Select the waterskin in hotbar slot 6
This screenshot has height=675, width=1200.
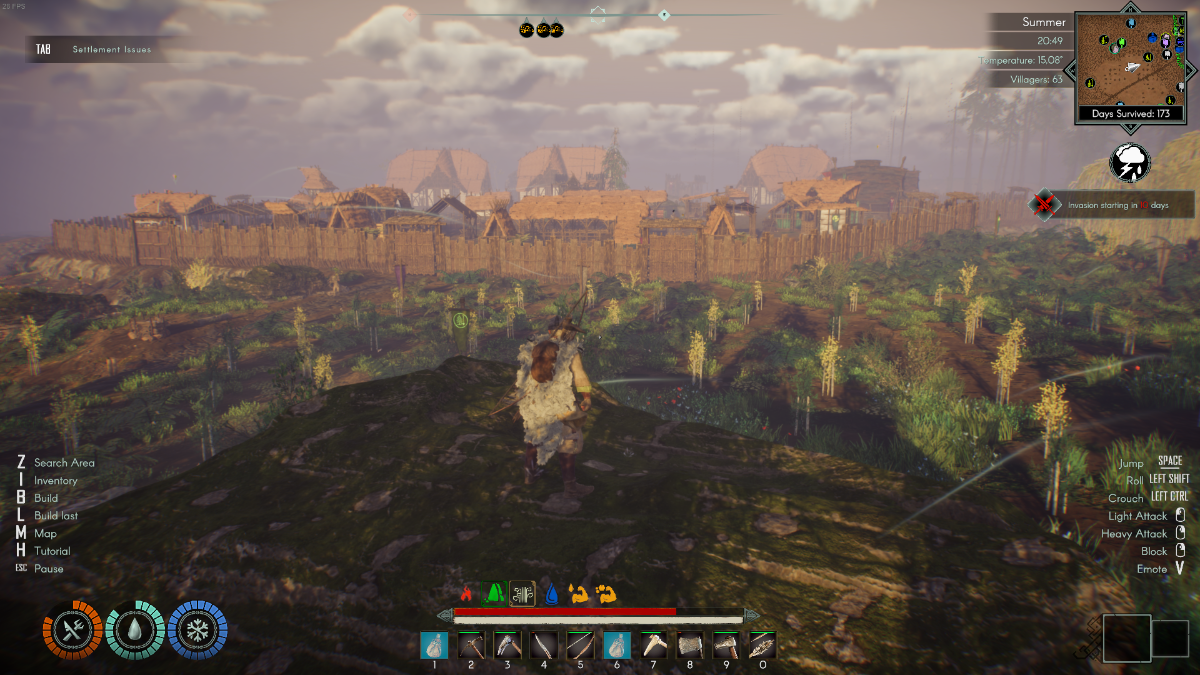pyautogui.click(x=617, y=646)
